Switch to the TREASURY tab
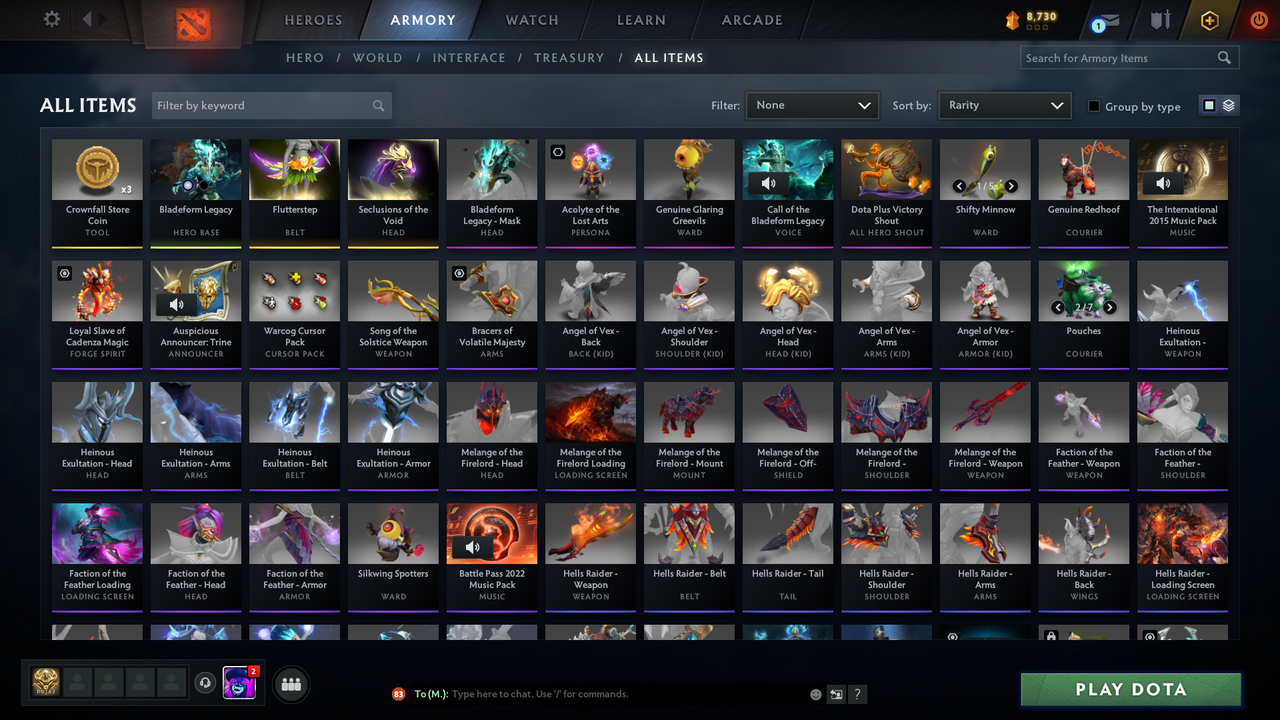The width and height of the screenshot is (1280, 720). (x=569, y=58)
